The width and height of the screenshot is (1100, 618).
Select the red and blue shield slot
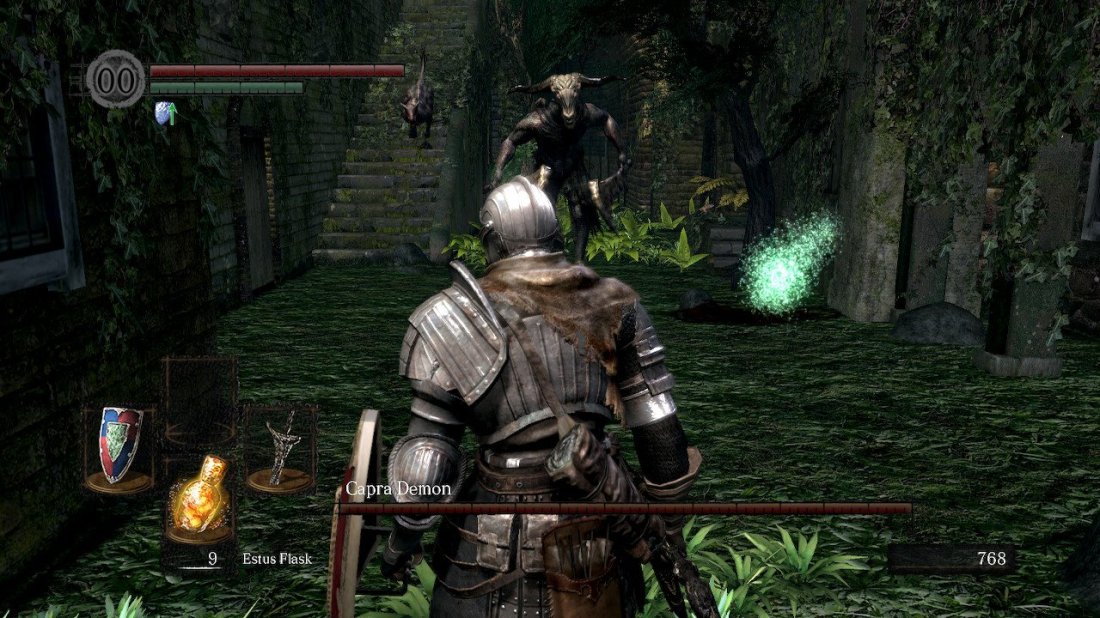119,446
